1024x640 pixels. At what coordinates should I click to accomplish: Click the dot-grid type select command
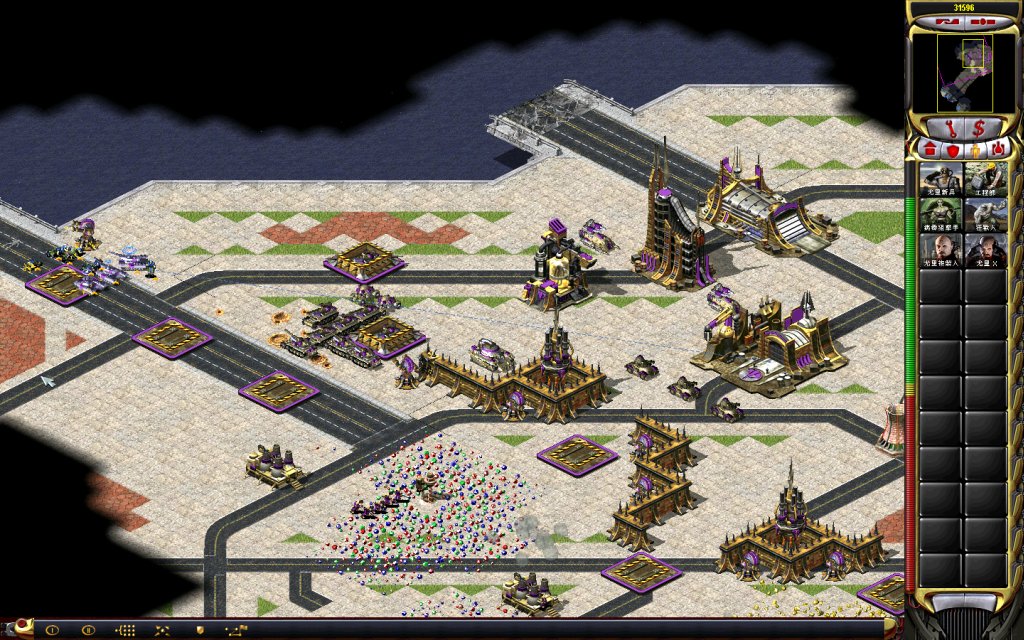126,630
